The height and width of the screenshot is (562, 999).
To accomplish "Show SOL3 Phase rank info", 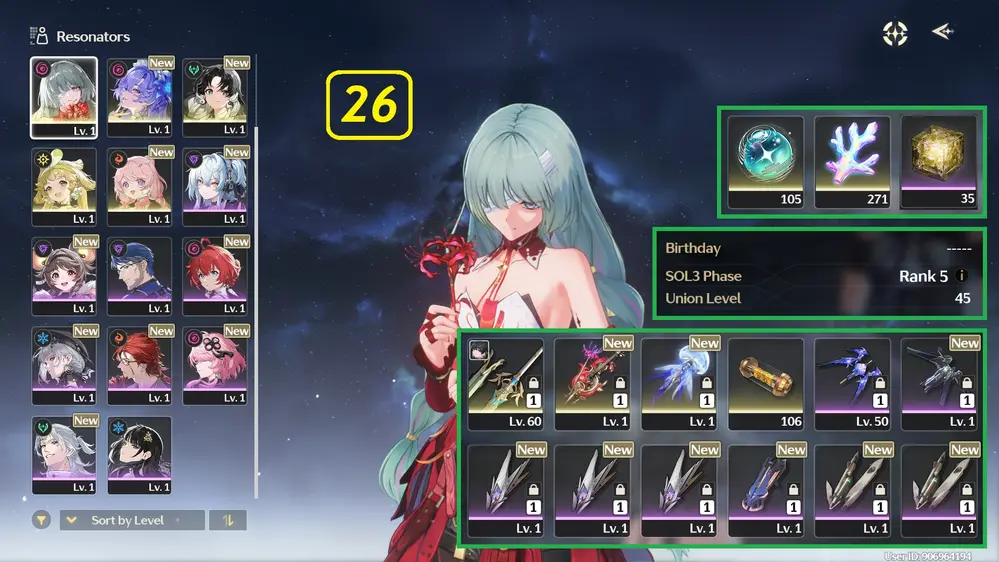I will [x=962, y=276].
